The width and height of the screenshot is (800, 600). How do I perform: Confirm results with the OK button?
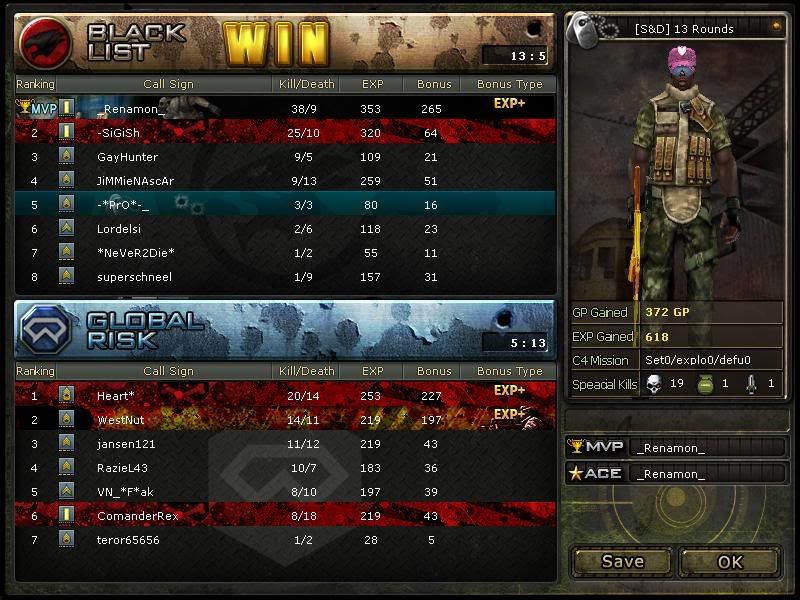coord(730,561)
